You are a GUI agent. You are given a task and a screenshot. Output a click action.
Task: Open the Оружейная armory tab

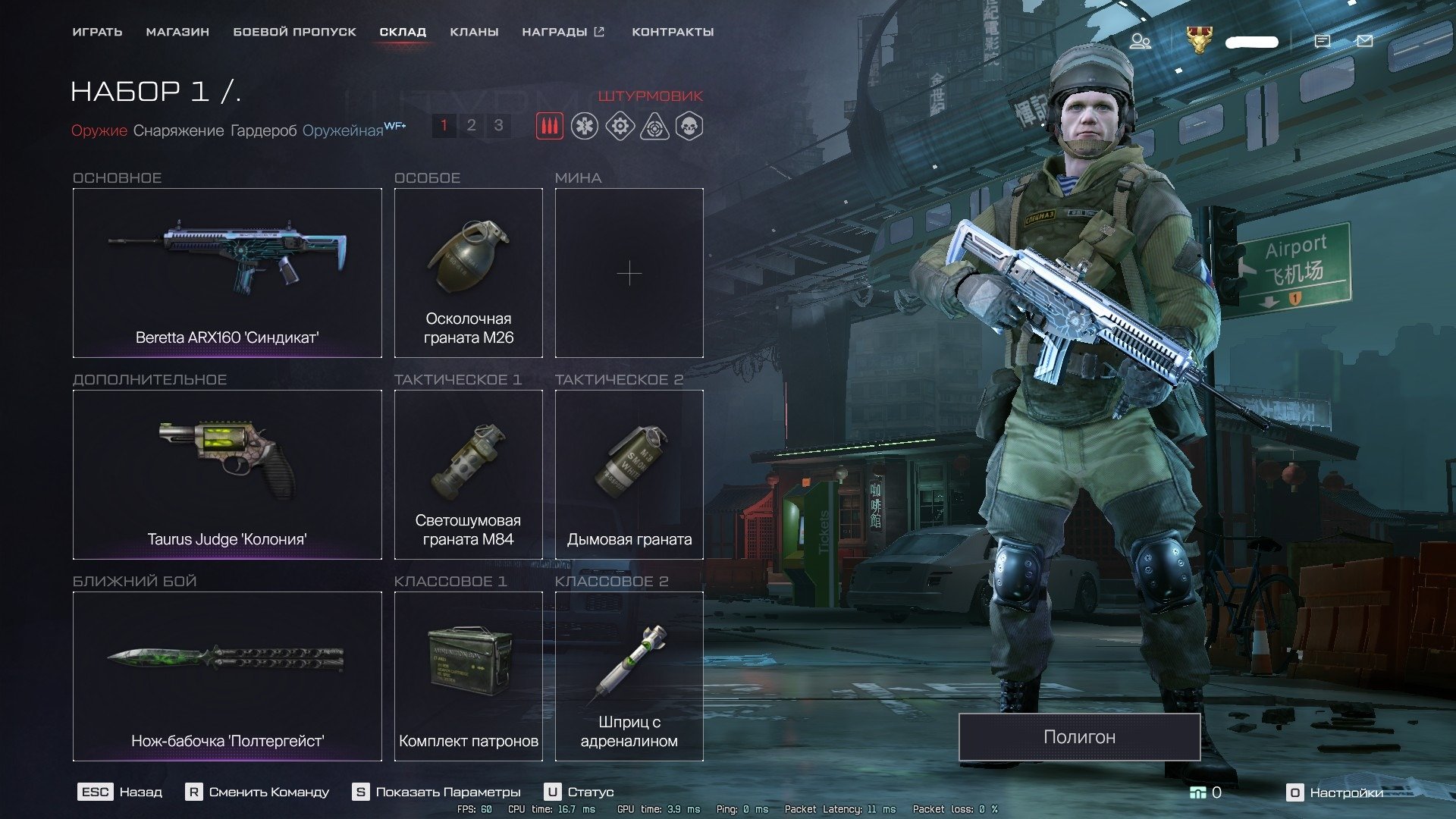[x=343, y=130]
